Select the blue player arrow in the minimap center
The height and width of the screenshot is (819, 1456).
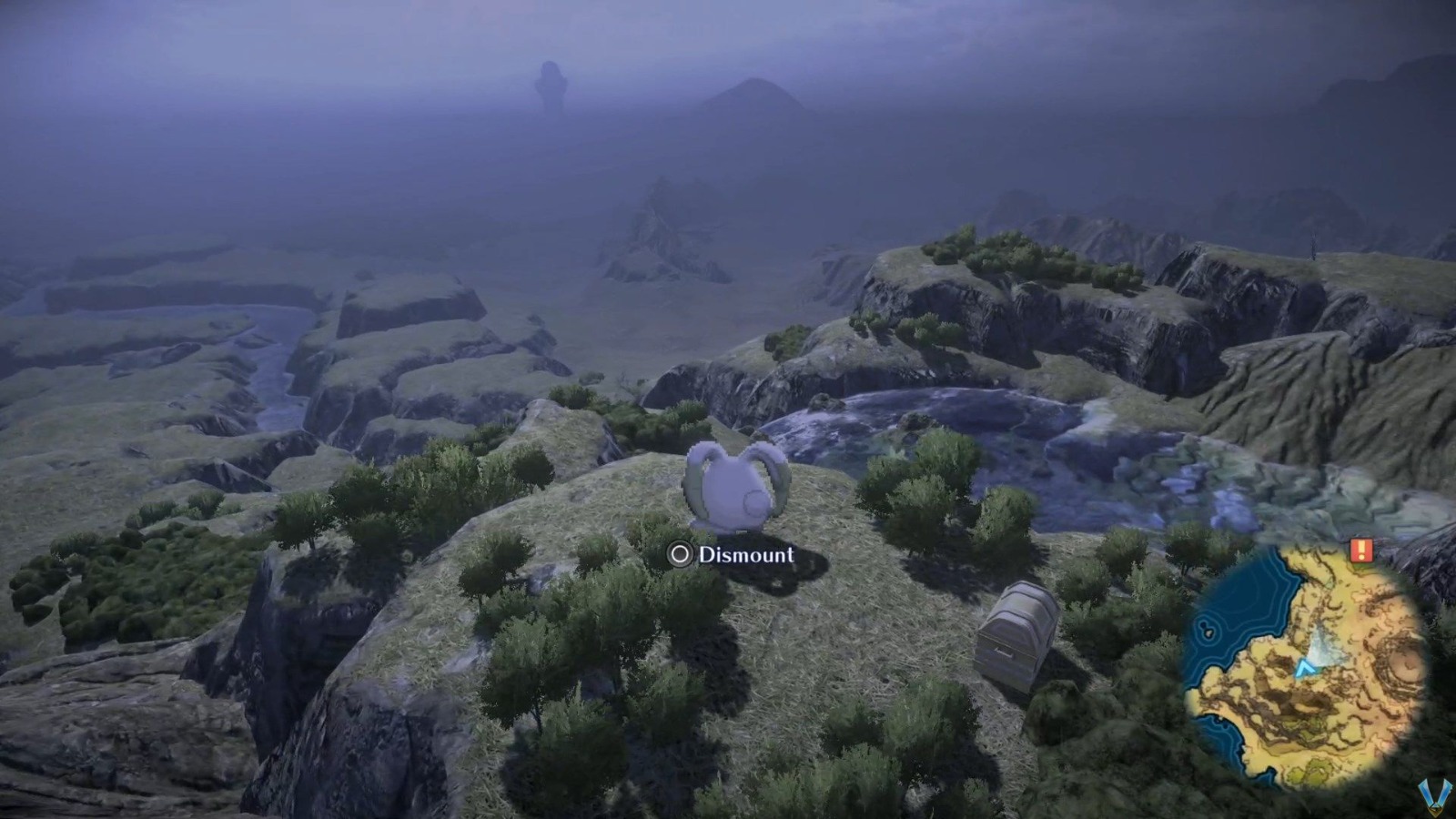[x=1305, y=666]
